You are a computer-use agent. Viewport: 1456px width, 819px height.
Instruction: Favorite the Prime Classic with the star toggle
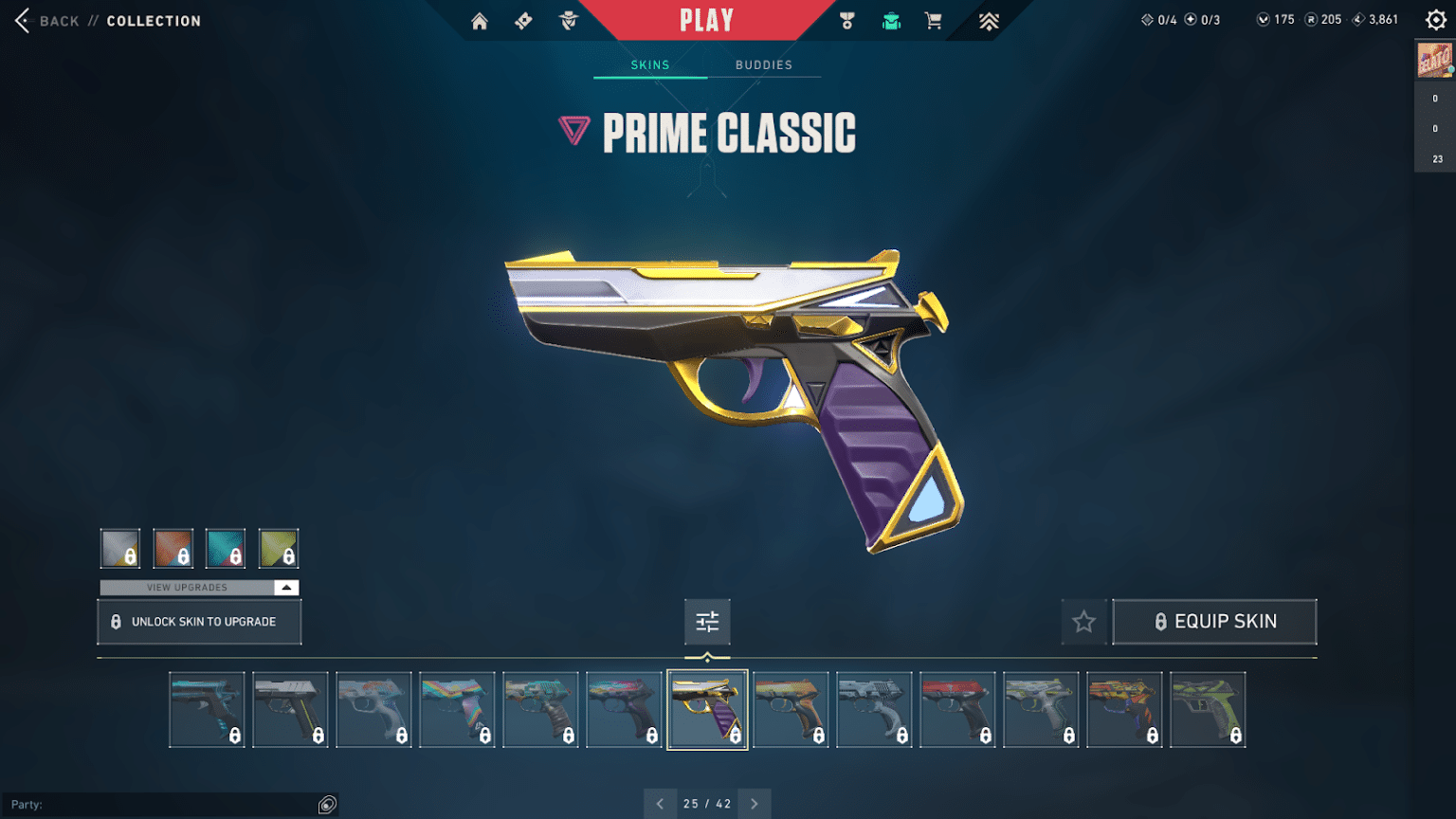[x=1083, y=621]
